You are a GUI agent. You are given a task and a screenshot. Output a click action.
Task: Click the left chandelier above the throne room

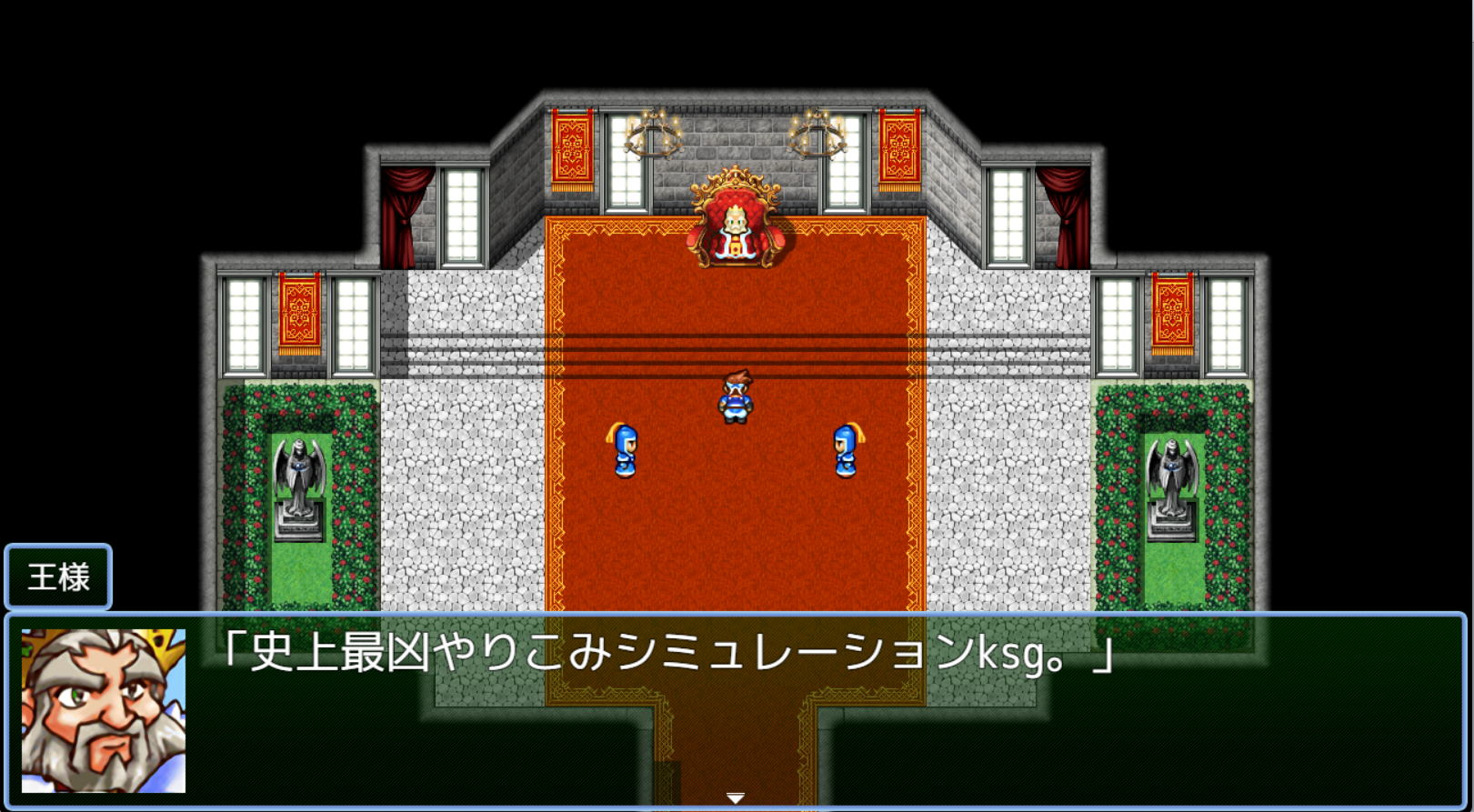(x=657, y=134)
